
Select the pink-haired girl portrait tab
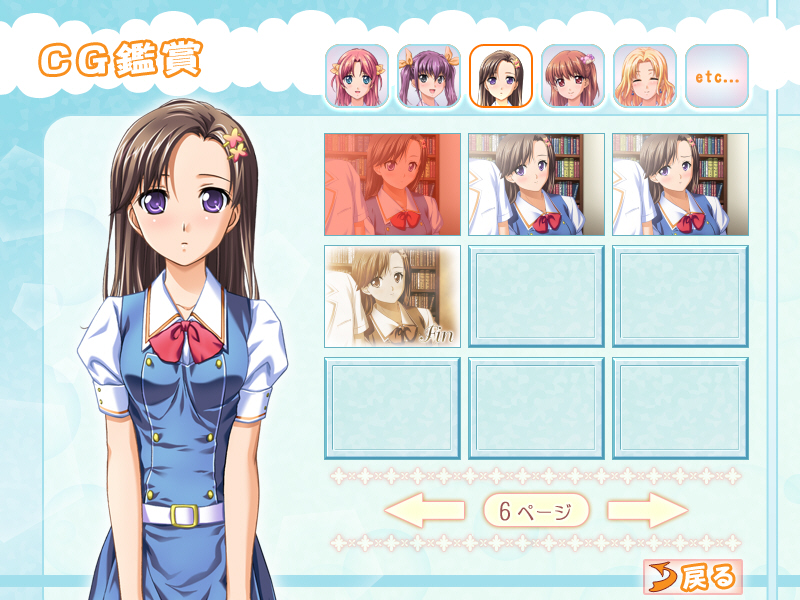pos(356,76)
